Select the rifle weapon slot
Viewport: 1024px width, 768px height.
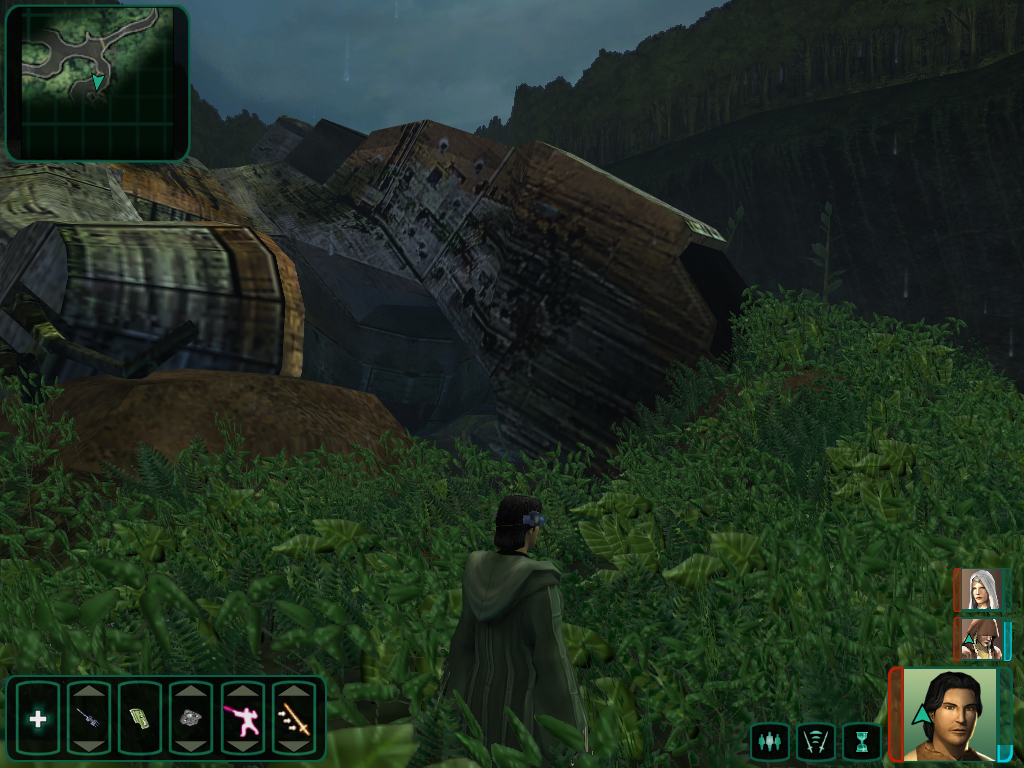tap(89, 718)
